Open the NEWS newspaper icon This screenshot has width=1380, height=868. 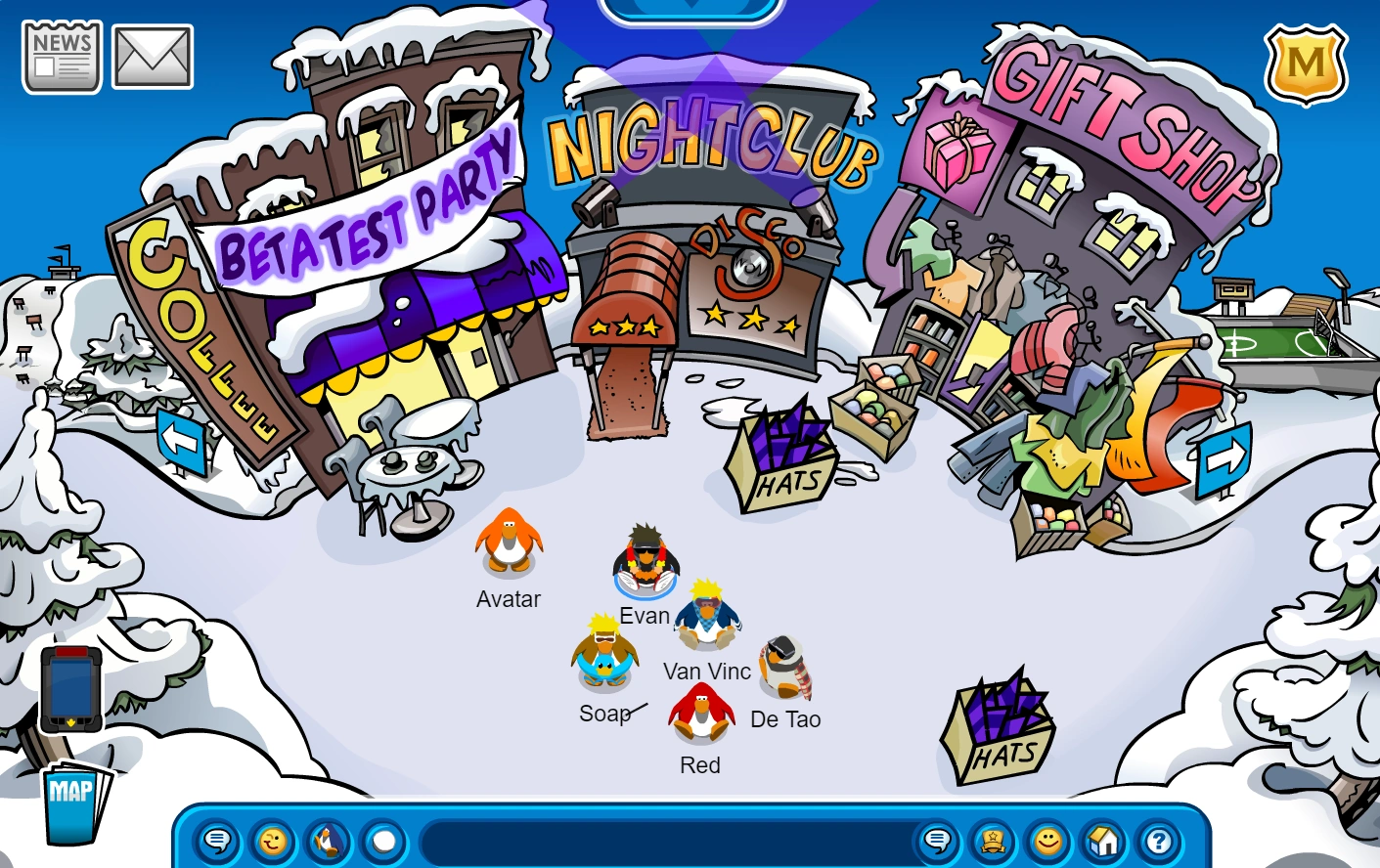point(61,56)
